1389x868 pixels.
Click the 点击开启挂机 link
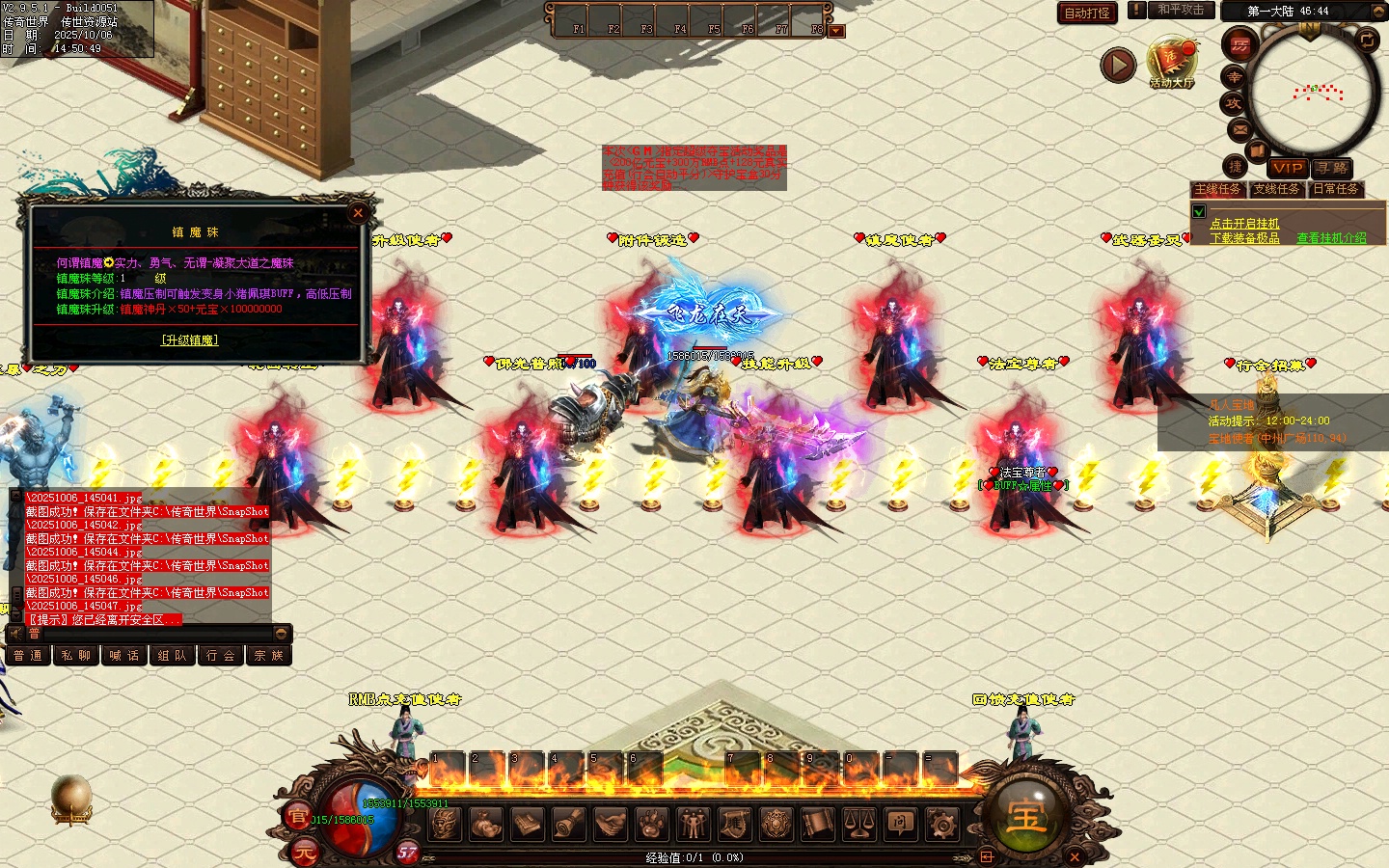click(x=1244, y=224)
